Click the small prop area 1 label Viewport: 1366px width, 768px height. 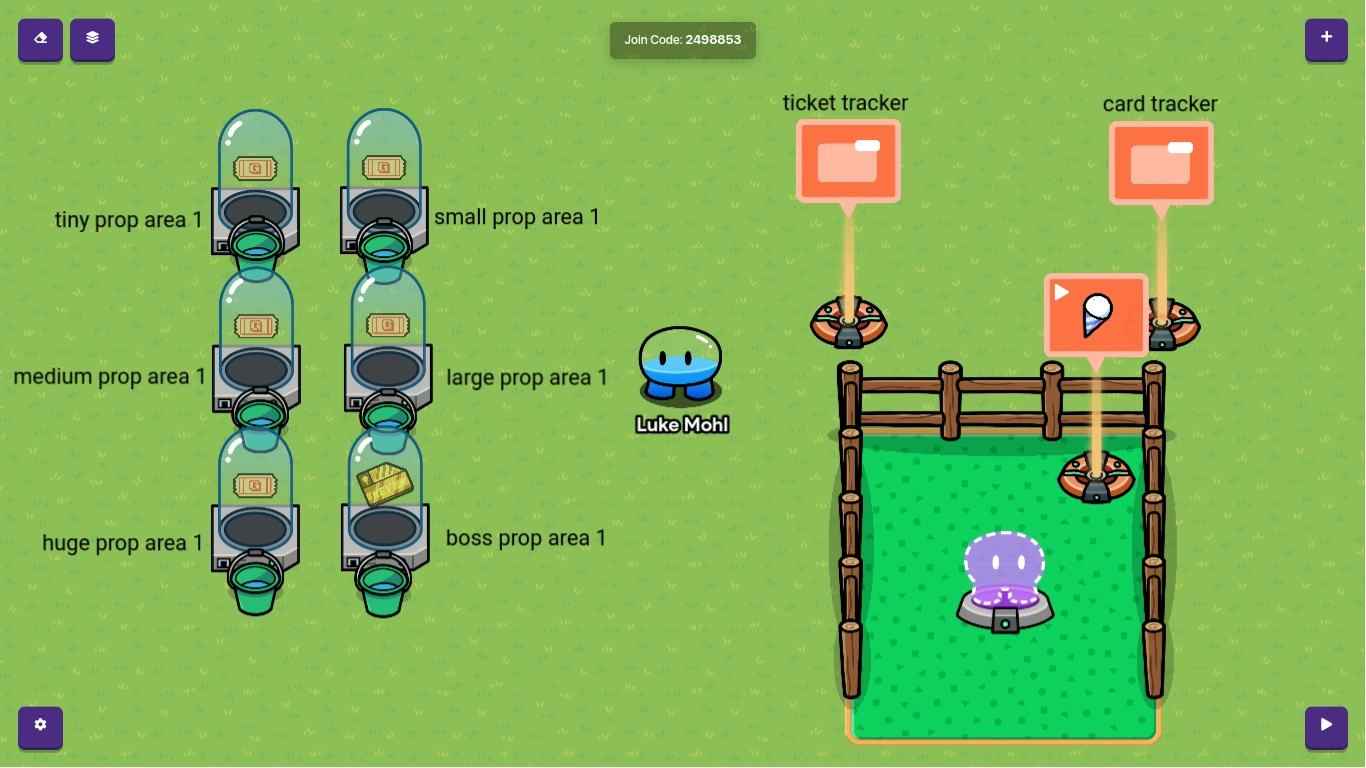click(517, 217)
